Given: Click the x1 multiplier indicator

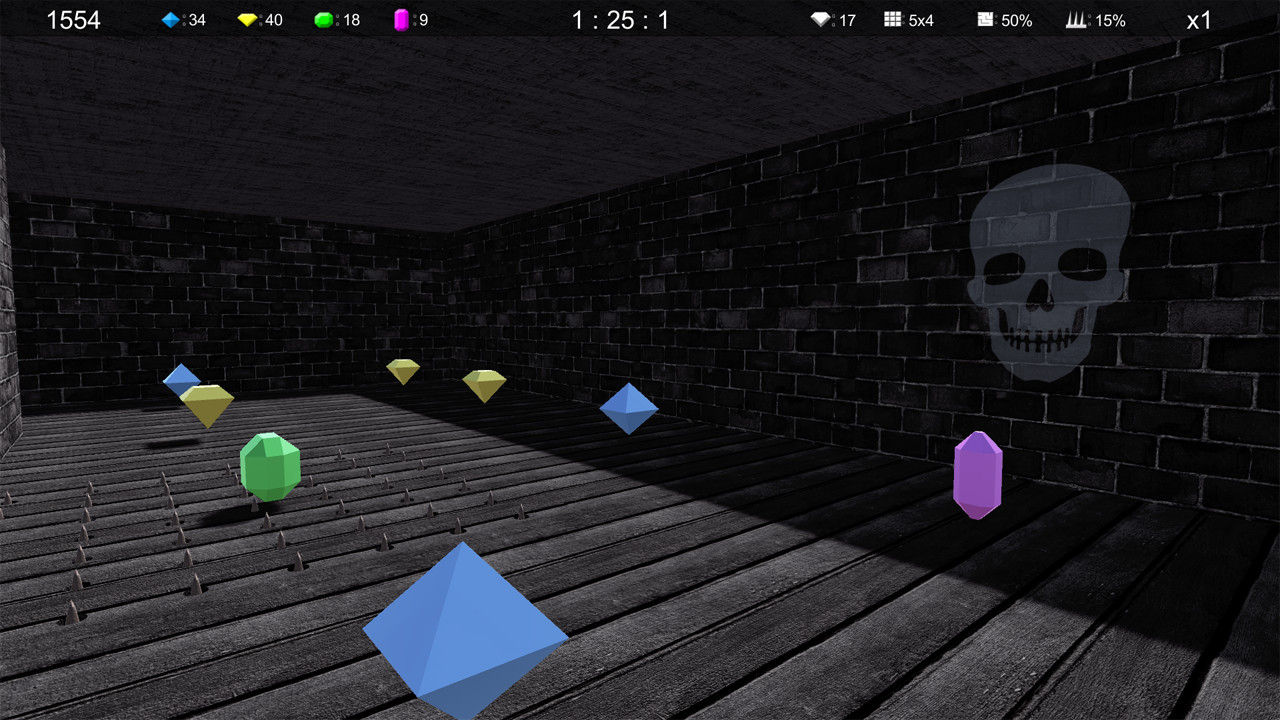Looking at the screenshot, I should pyautogui.click(x=1199, y=19).
